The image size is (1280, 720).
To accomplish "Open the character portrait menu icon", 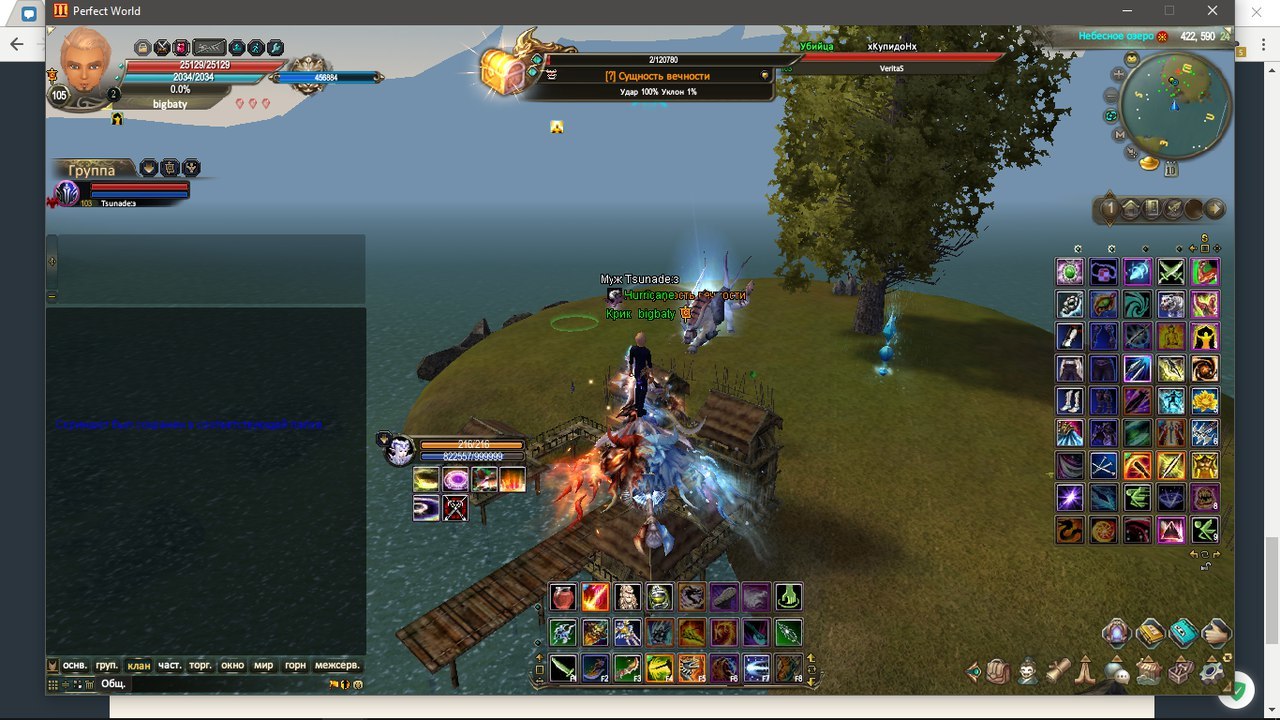I will (1027, 671).
